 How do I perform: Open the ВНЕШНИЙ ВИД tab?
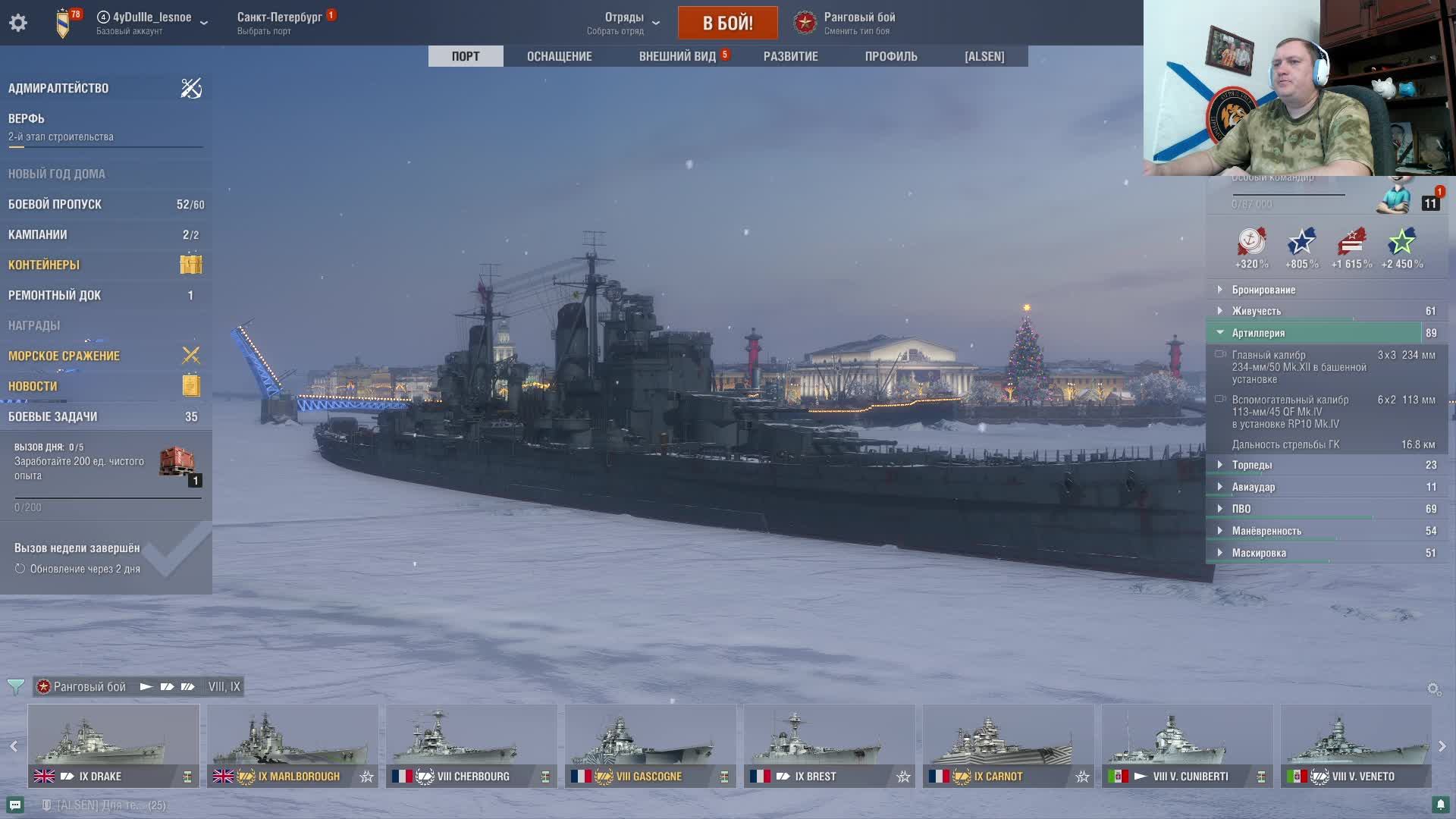tap(677, 56)
